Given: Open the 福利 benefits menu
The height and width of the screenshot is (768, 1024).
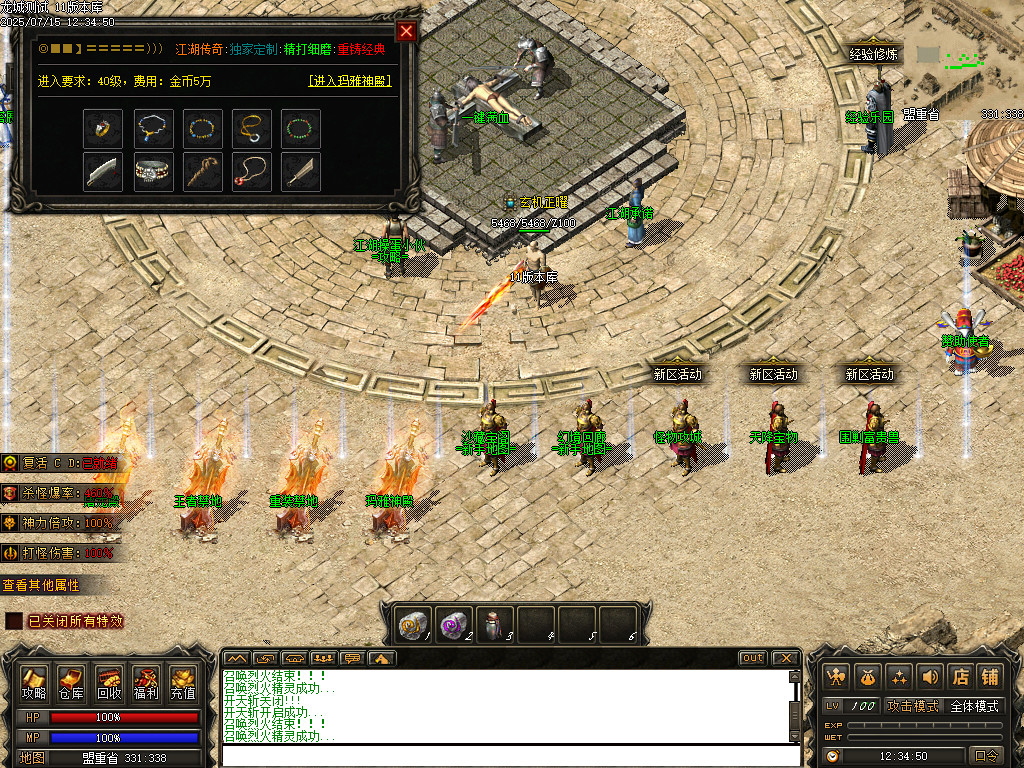Looking at the screenshot, I should tap(146, 682).
